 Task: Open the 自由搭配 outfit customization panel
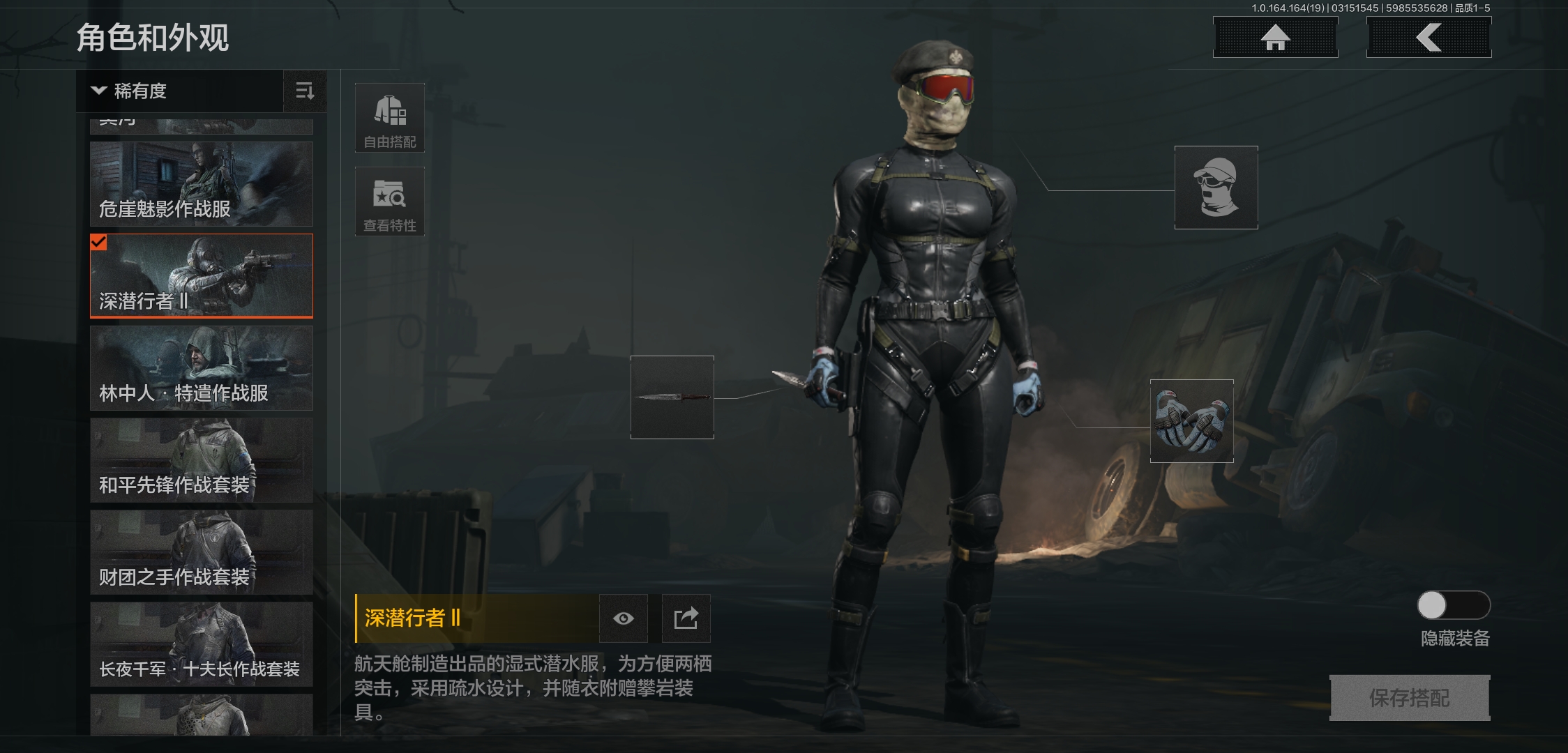tap(390, 119)
